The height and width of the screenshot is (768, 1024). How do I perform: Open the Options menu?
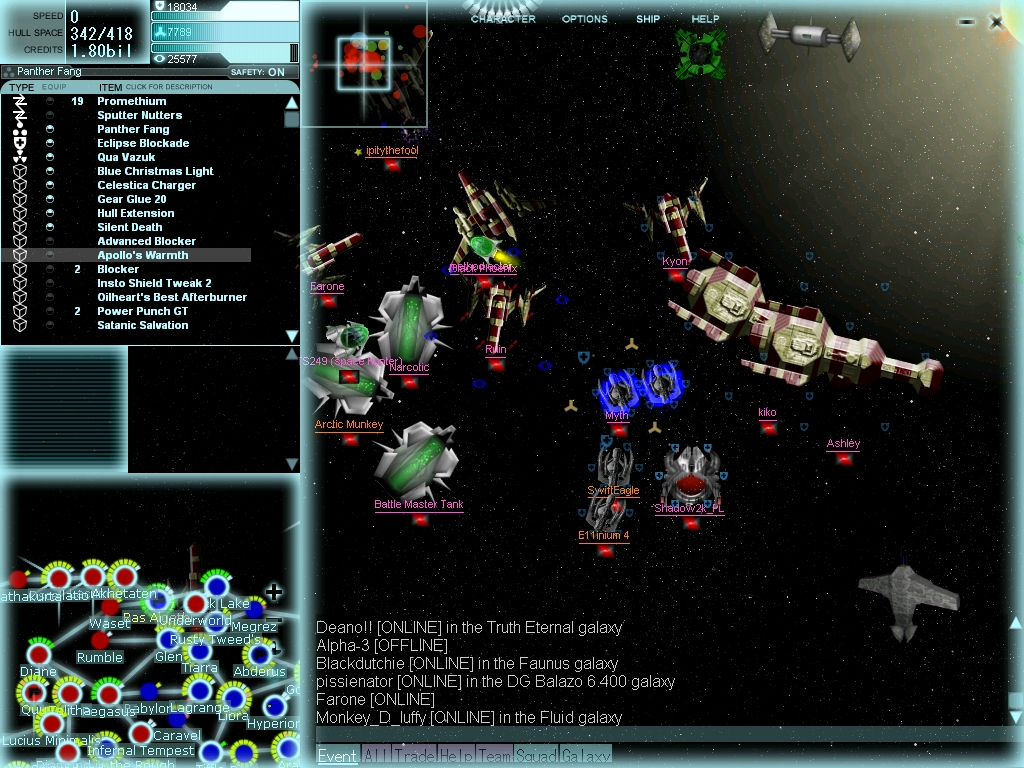coord(584,19)
